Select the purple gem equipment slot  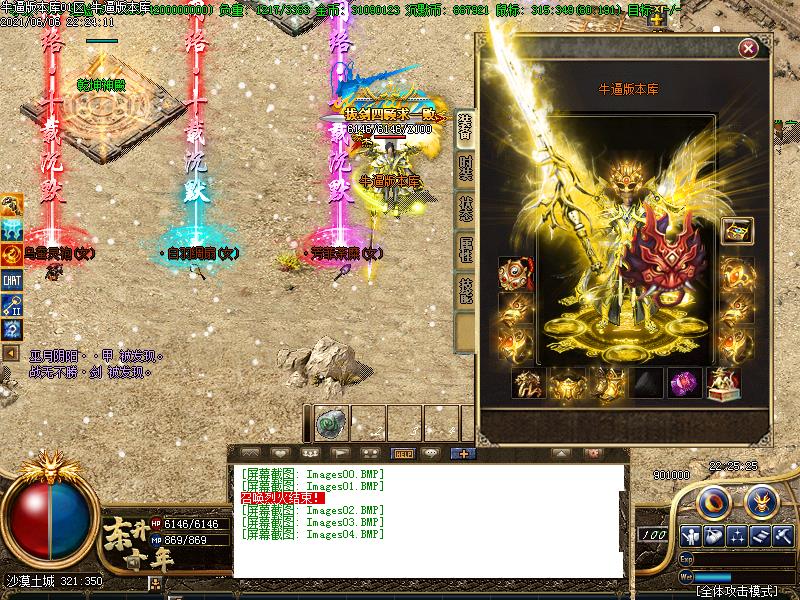pos(685,384)
